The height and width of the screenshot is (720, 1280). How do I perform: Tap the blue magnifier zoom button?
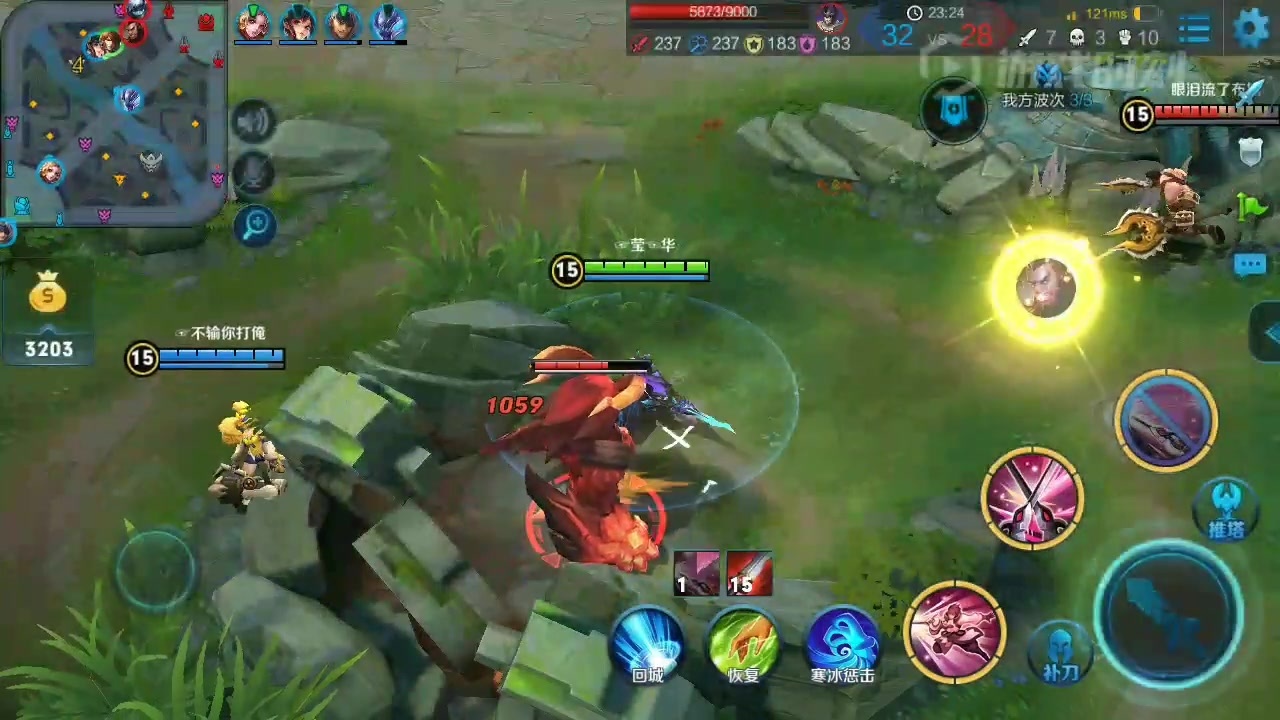254,226
